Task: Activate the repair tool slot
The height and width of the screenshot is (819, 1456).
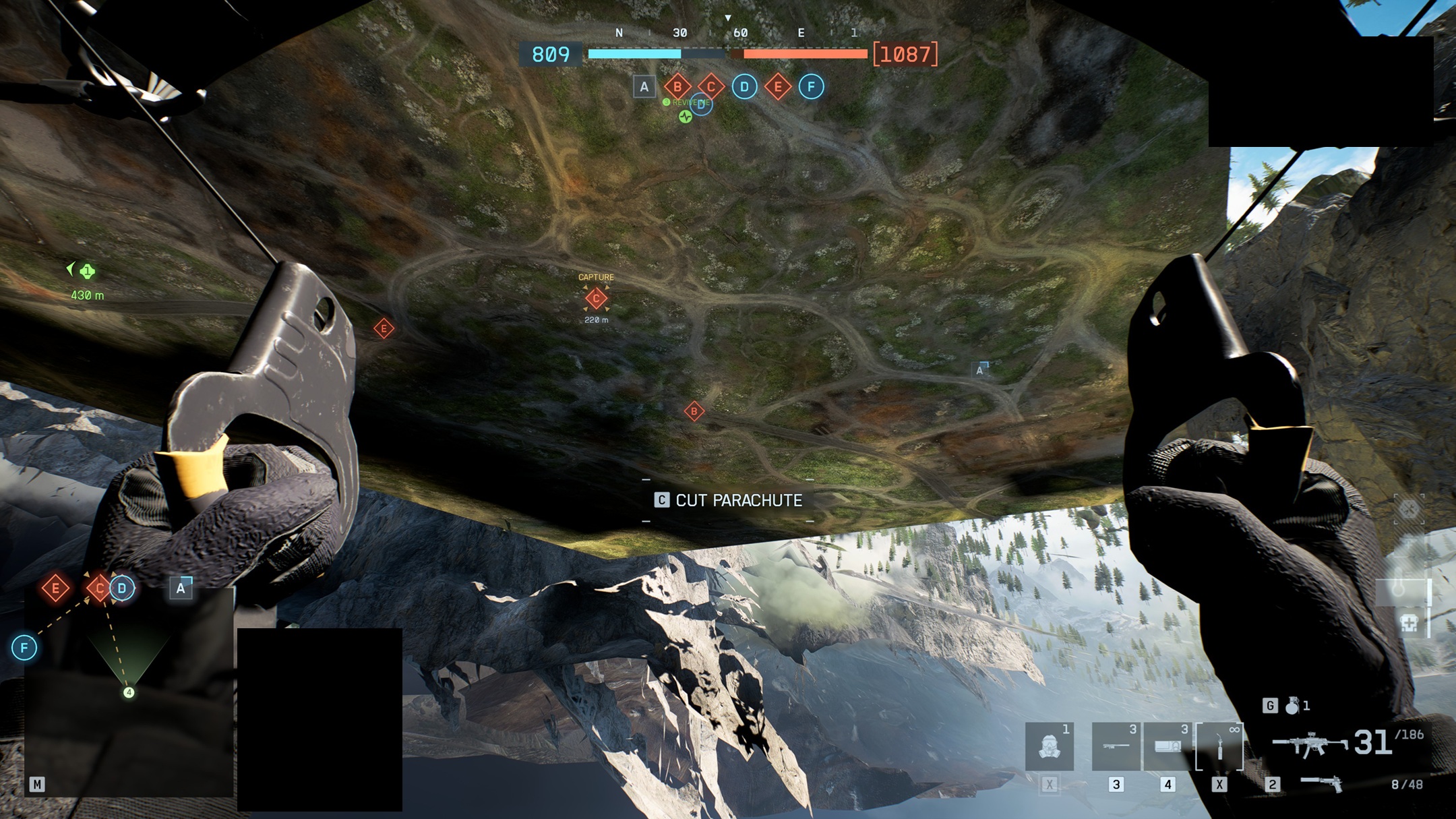Action: tap(1219, 747)
